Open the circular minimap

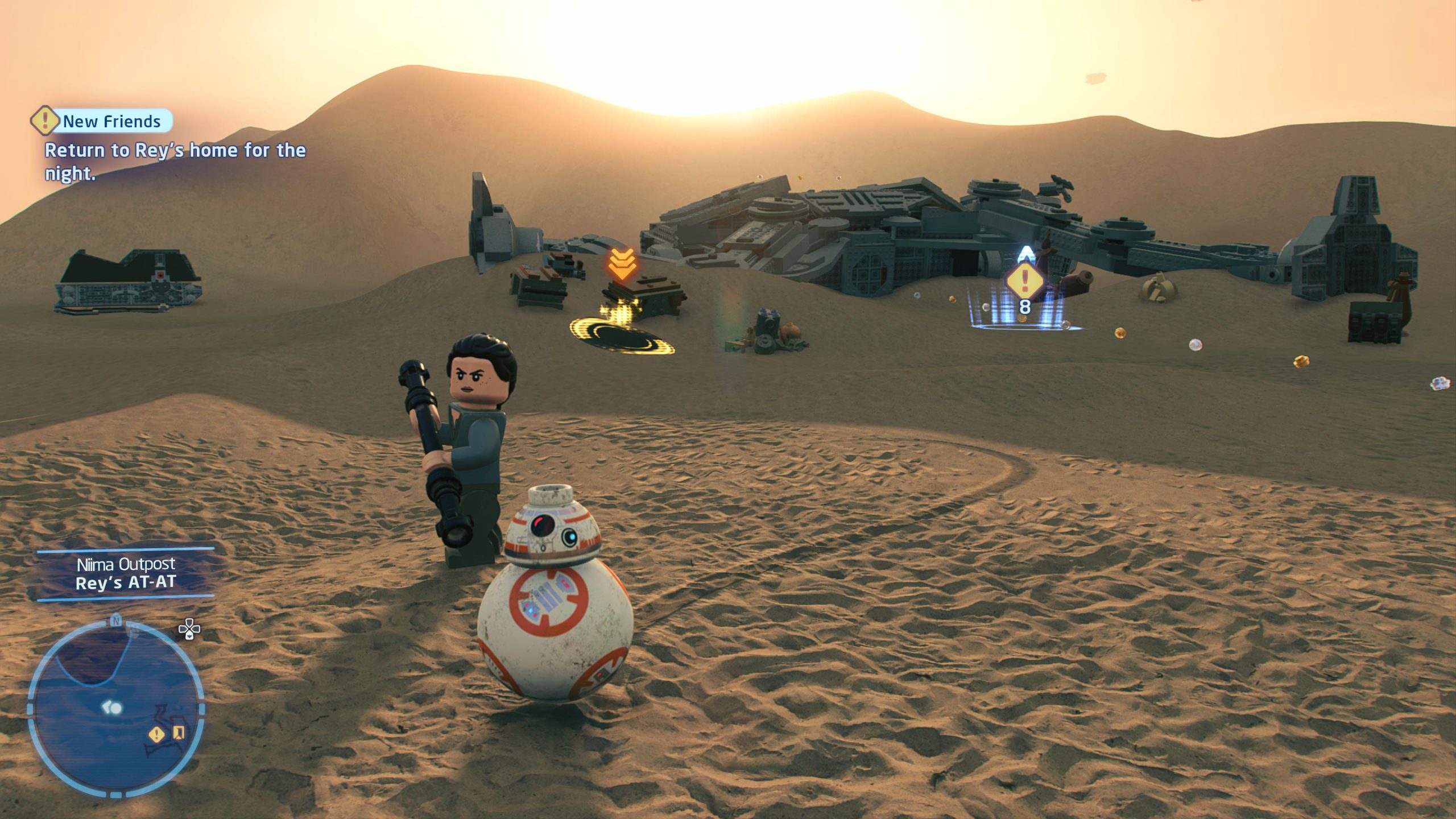coord(115,706)
